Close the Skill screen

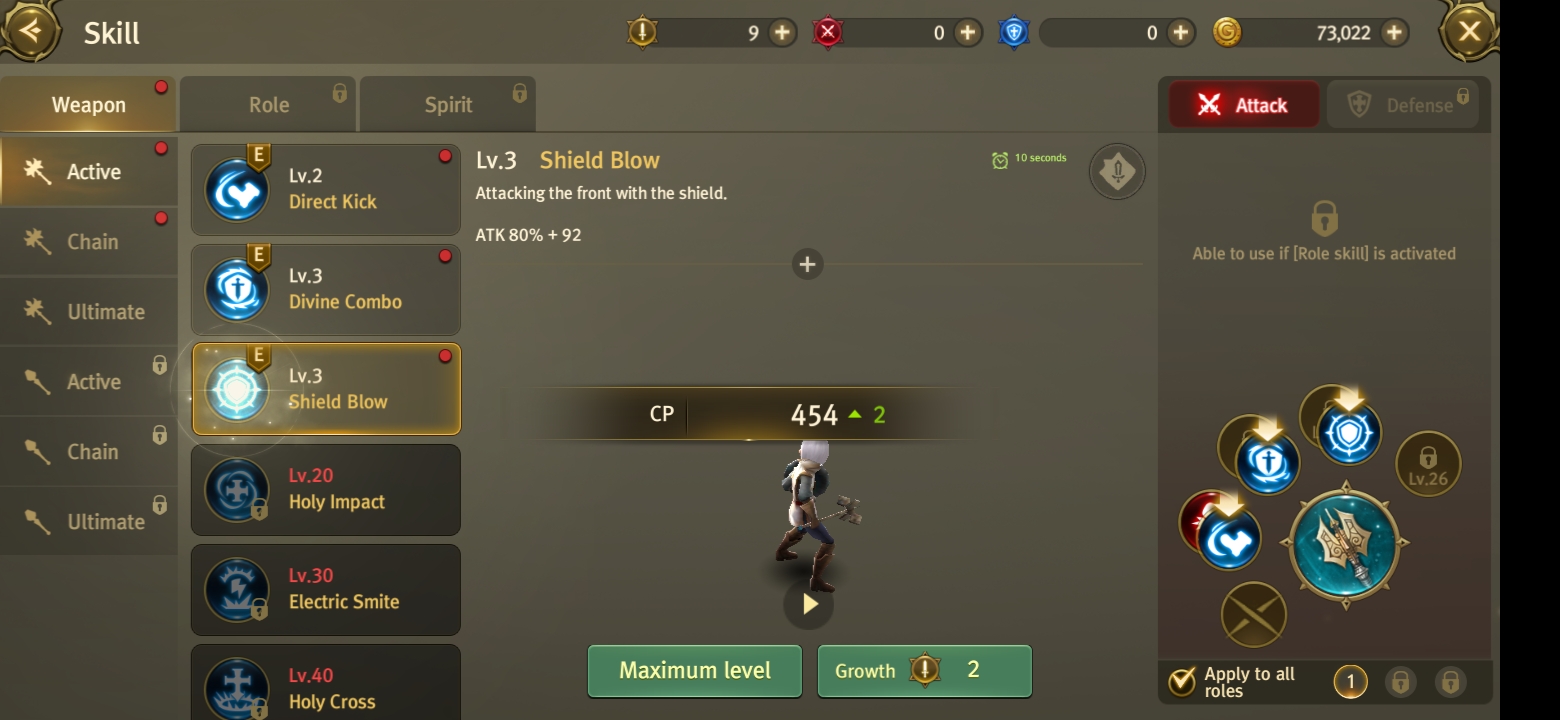click(x=1468, y=32)
